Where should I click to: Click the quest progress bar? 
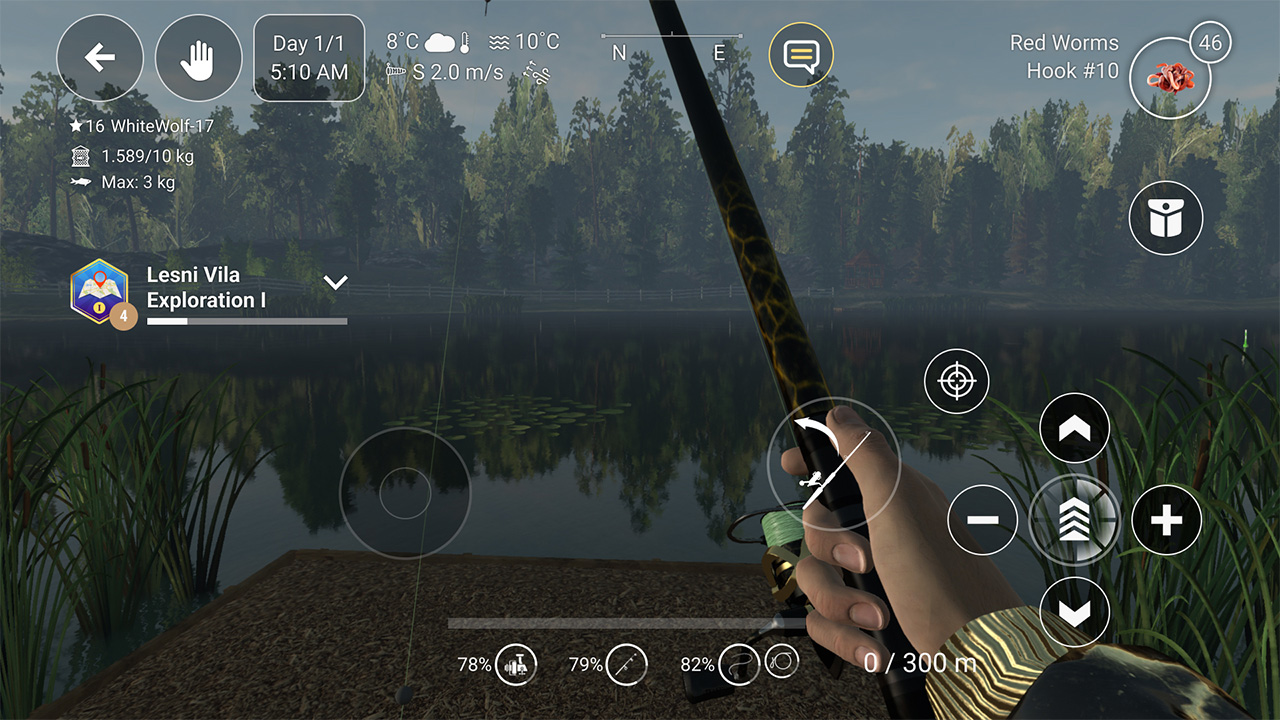click(246, 322)
